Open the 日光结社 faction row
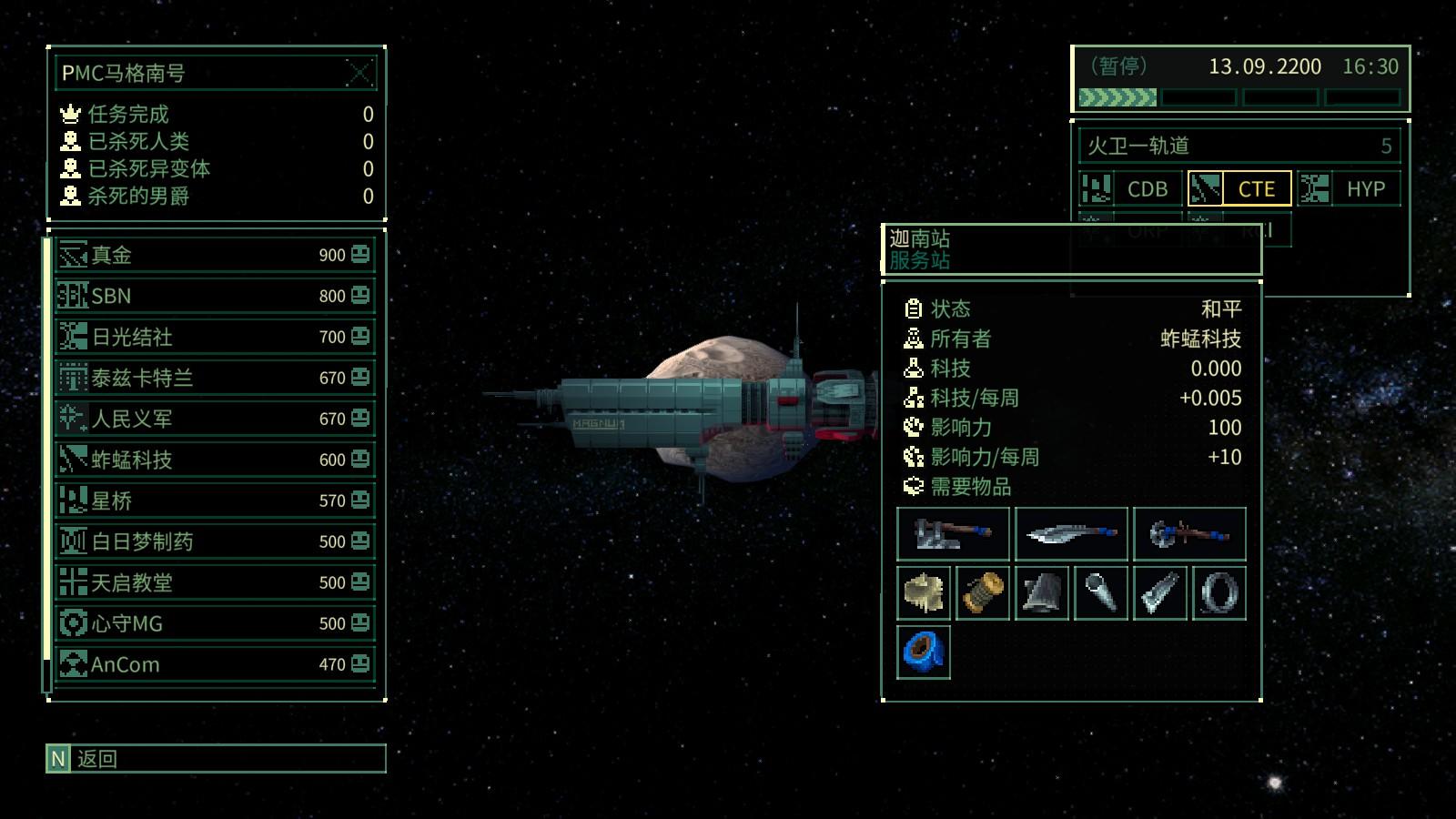 (x=215, y=337)
